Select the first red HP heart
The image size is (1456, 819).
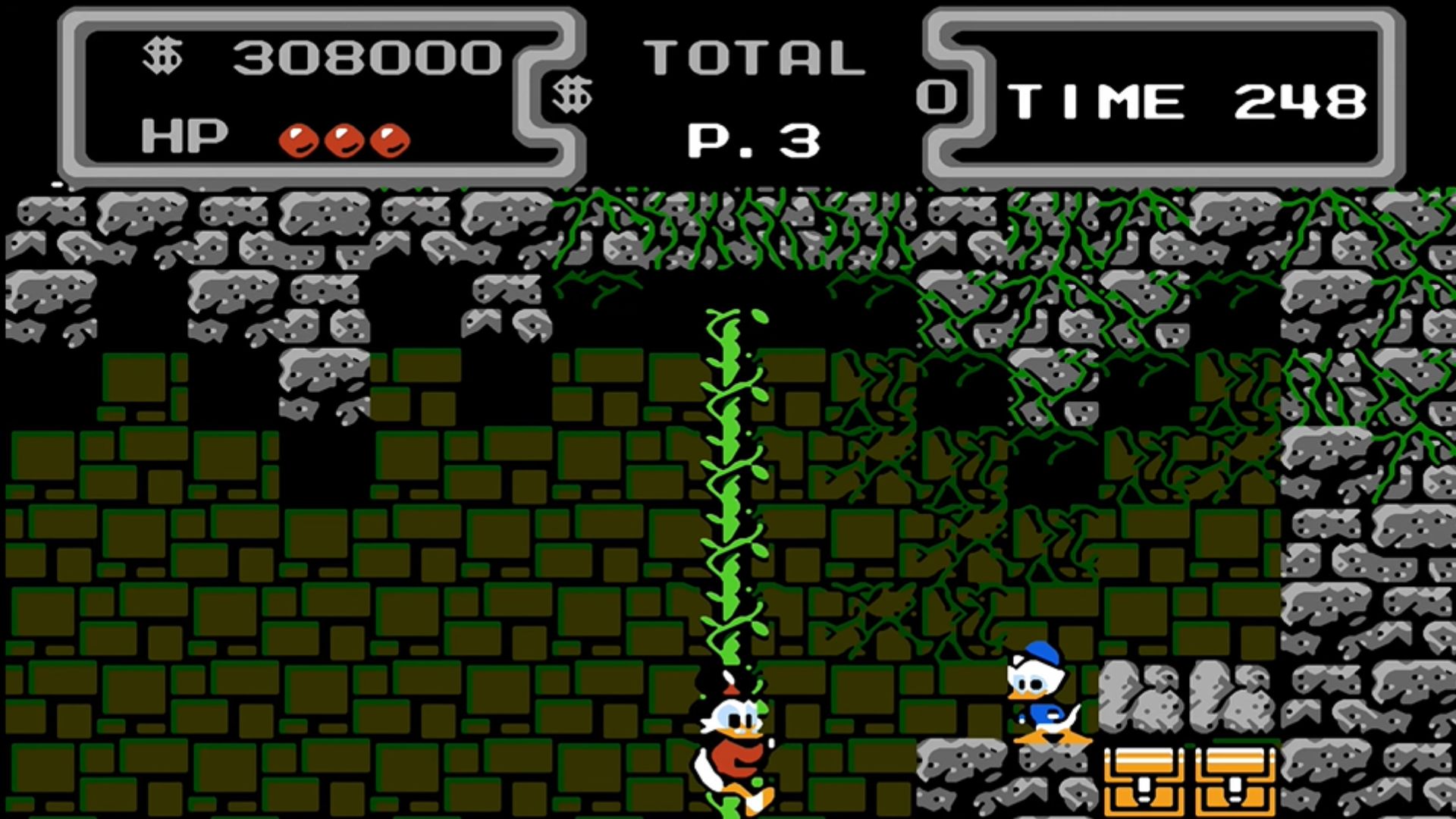coord(301,138)
